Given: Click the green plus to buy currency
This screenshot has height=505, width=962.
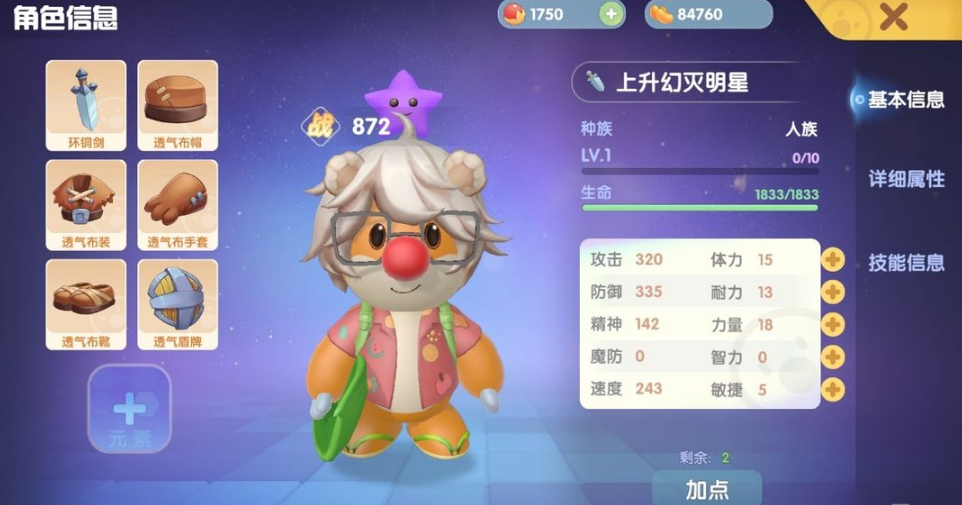Looking at the screenshot, I should click(610, 14).
